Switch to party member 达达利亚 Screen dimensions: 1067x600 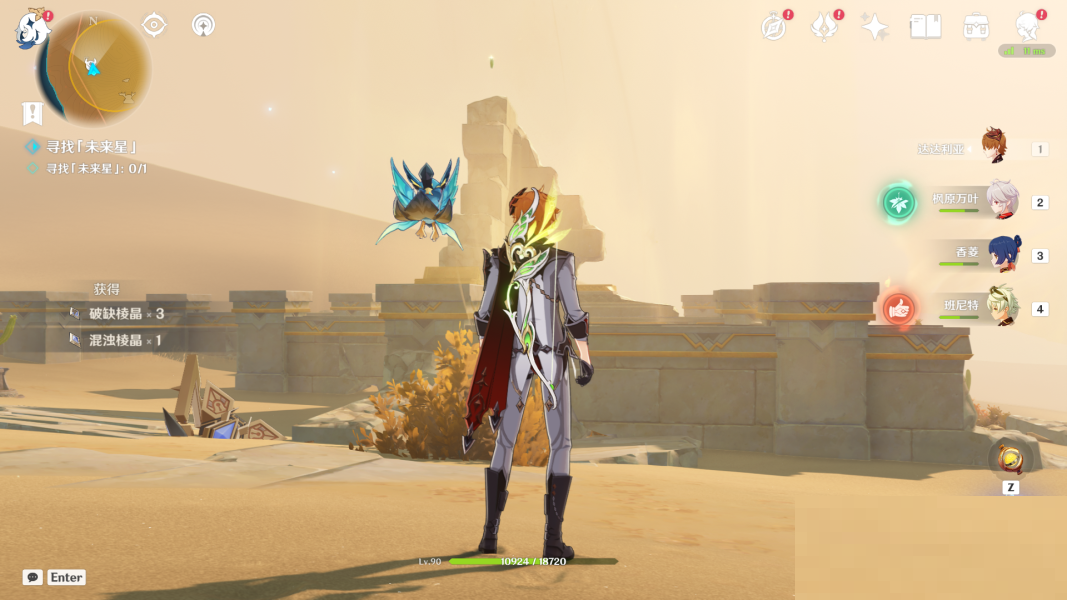click(993, 147)
